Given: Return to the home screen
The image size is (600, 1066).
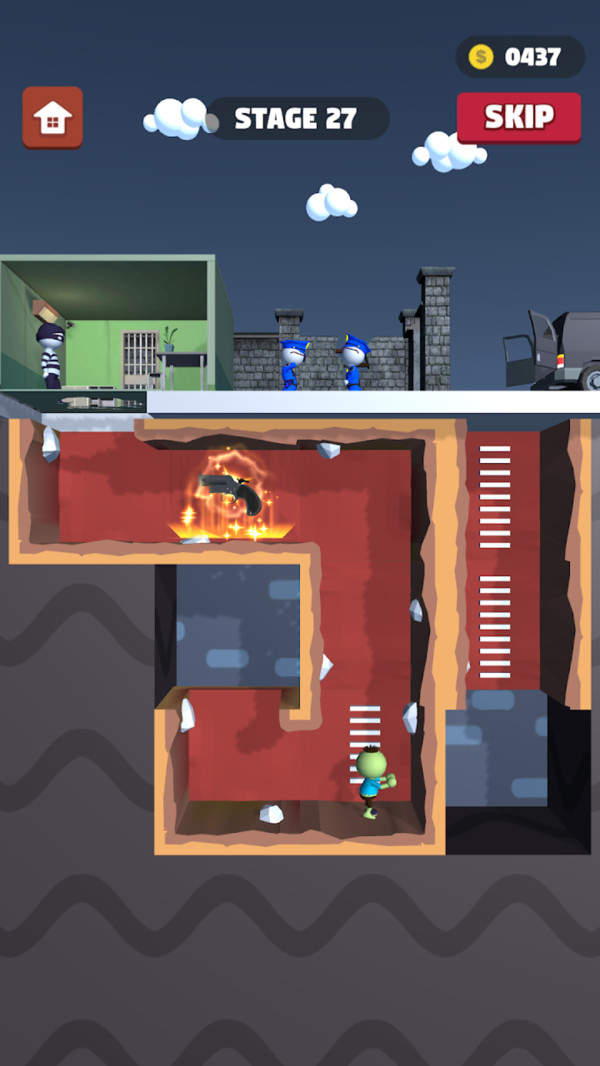Looking at the screenshot, I should pos(53,118).
